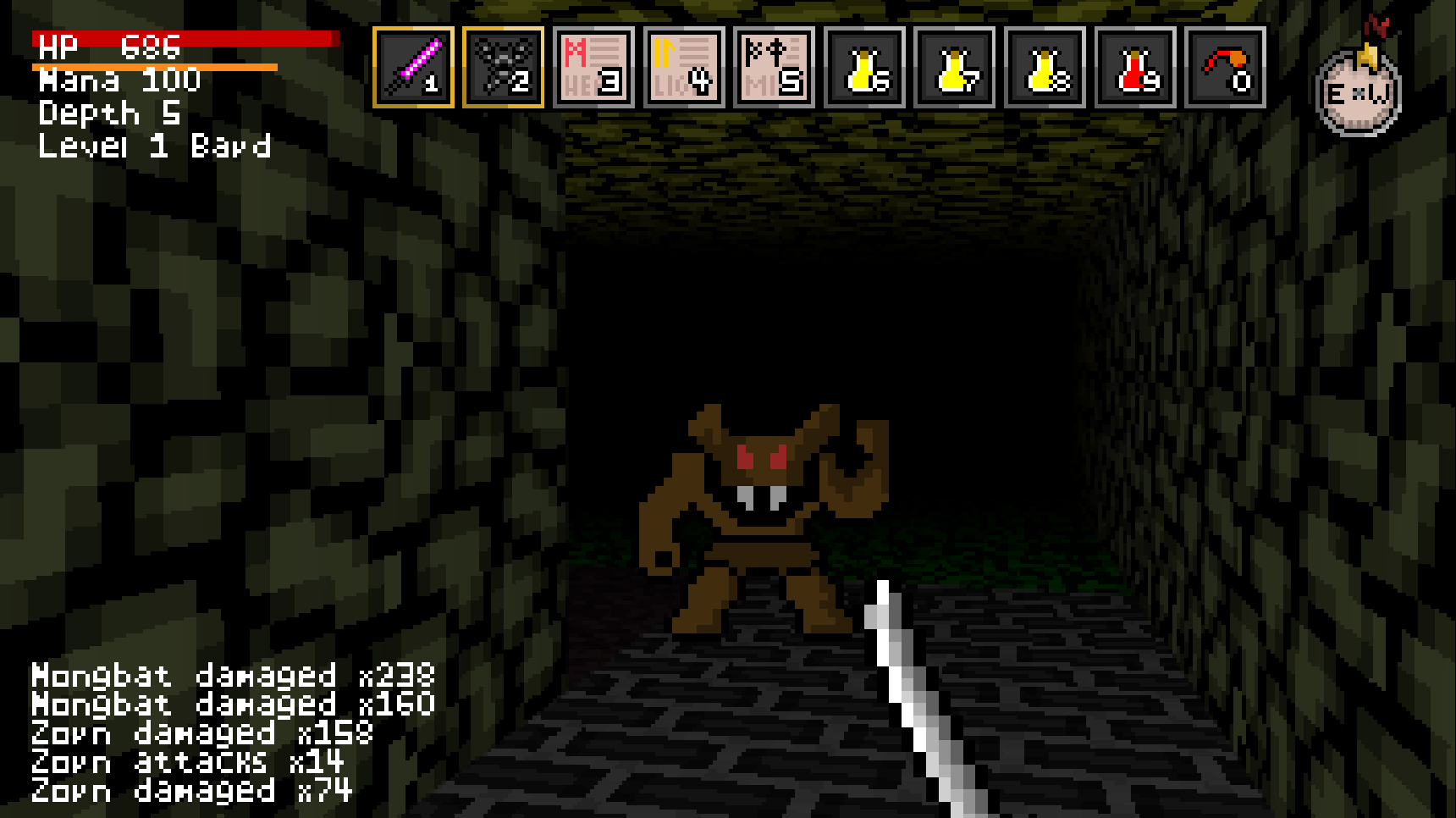Viewport: 1456px width, 818px height.
Task: Use the red-rune scroll in slot 3
Action: tap(594, 68)
